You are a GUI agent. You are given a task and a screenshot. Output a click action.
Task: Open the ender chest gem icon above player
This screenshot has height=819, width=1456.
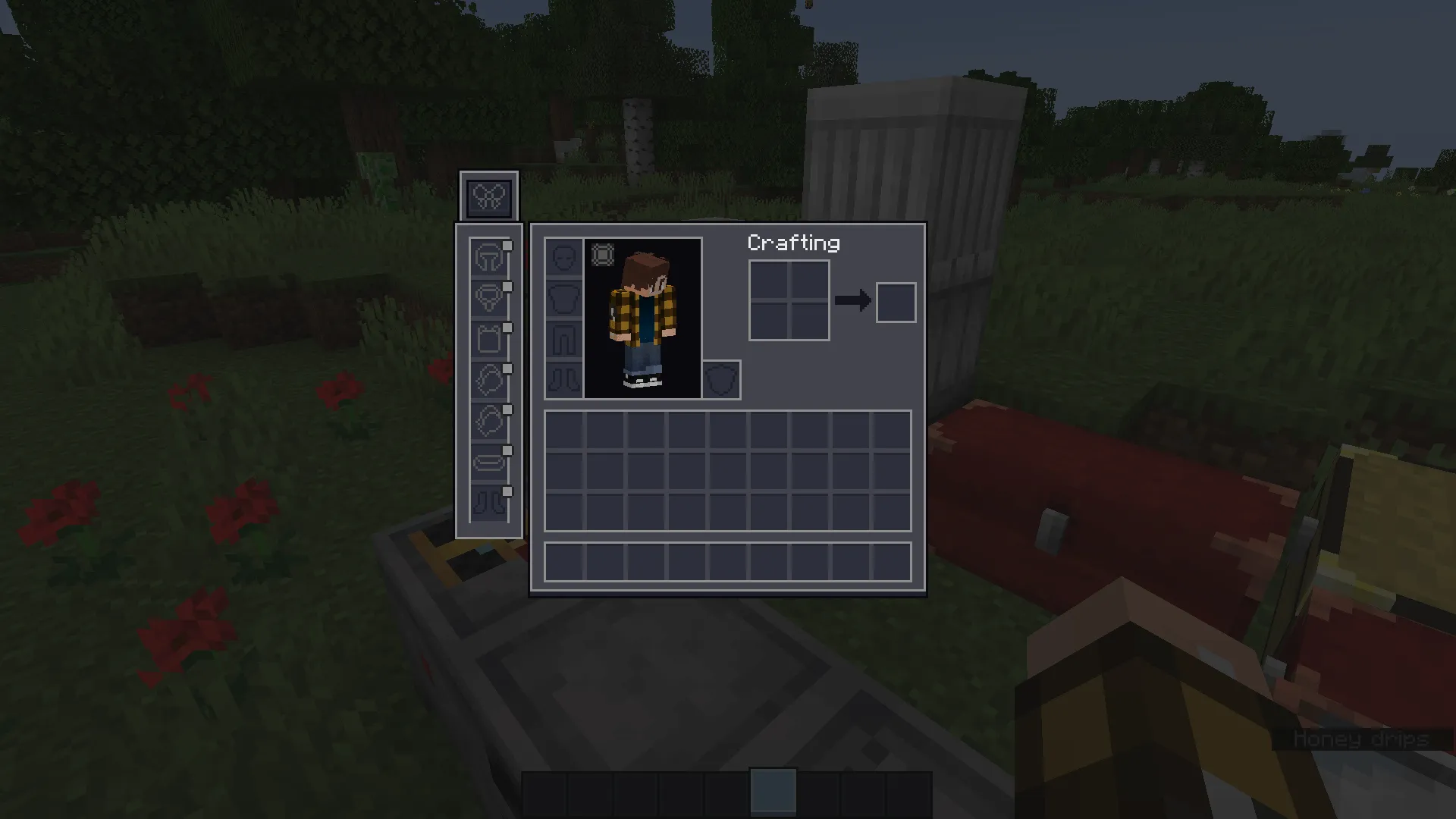click(x=603, y=255)
